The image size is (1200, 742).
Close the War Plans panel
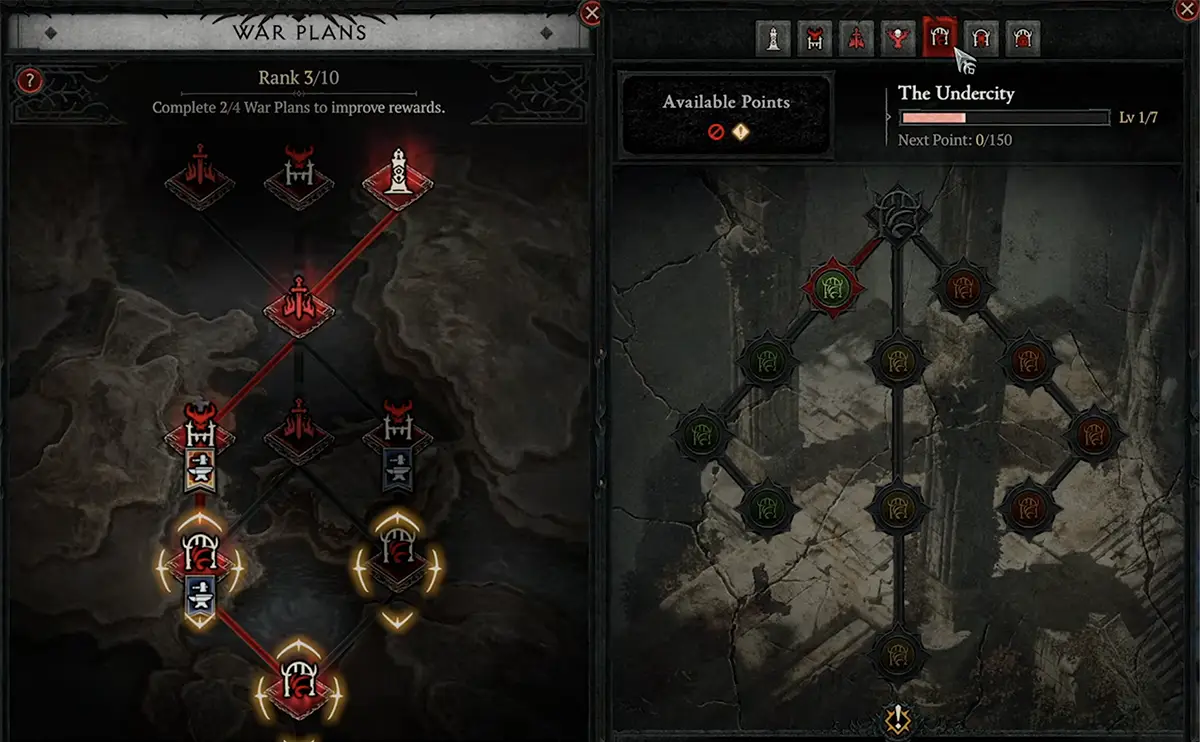tap(591, 13)
